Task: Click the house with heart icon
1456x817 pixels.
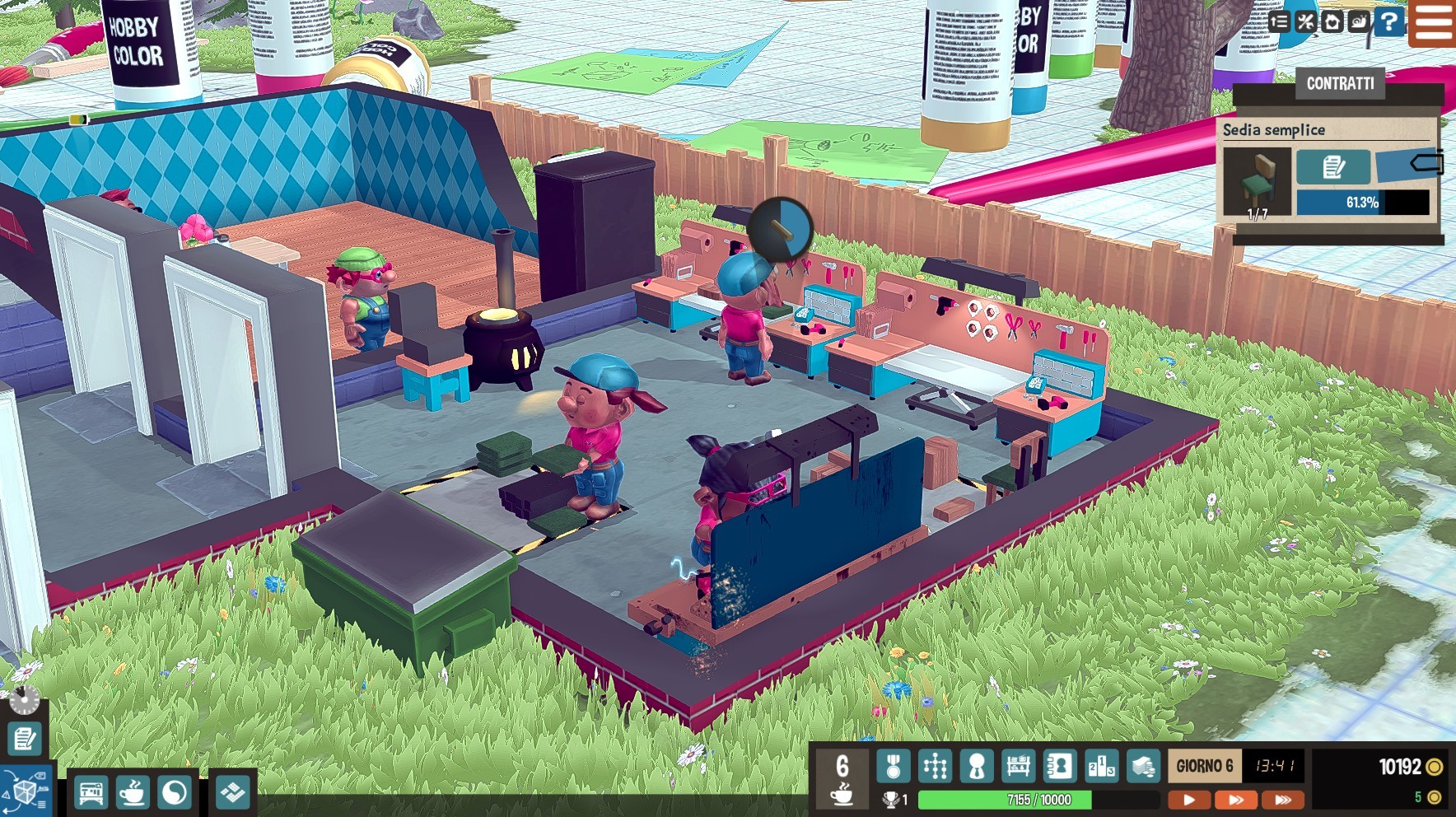Action: point(1332,22)
